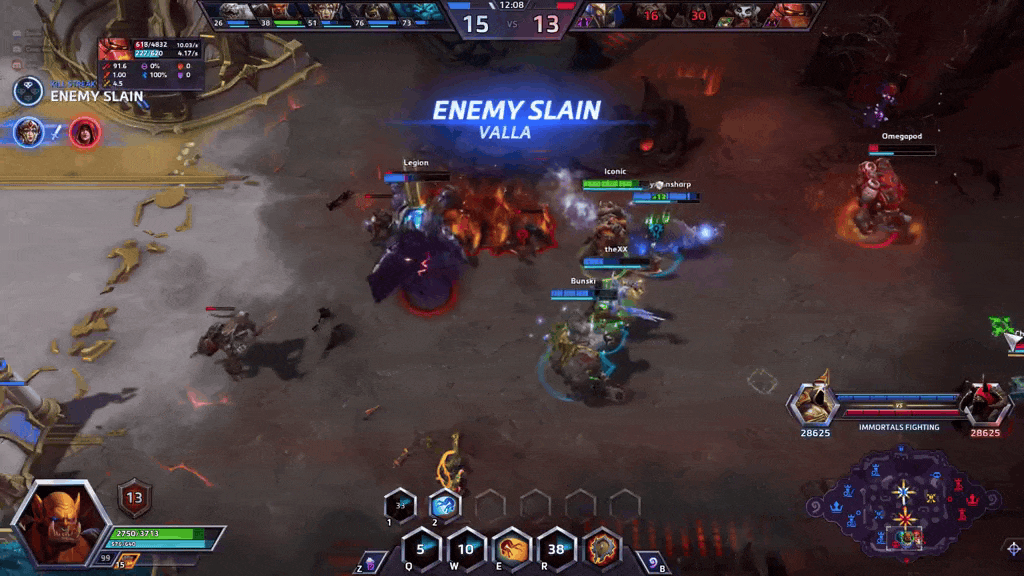
Task: Click the blue-ringed killer portrait in kill feed
Action: click(x=29, y=132)
